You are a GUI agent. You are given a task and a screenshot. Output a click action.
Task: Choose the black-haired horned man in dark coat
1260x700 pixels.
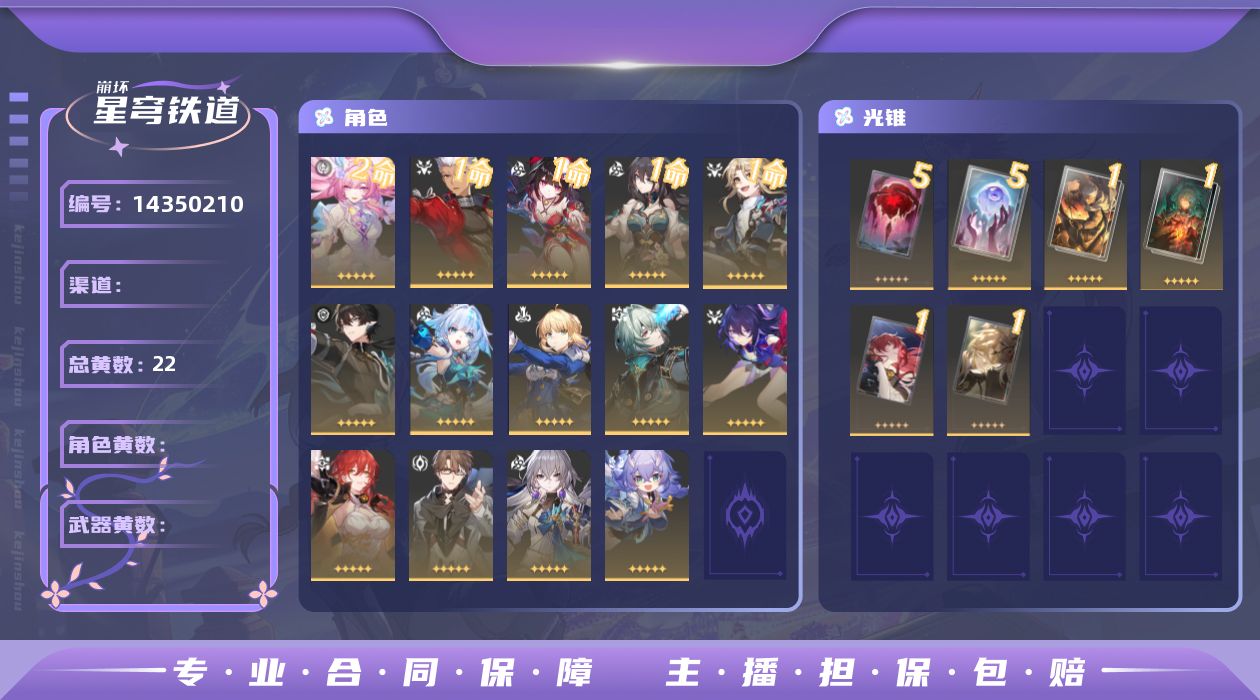pyautogui.click(x=353, y=370)
